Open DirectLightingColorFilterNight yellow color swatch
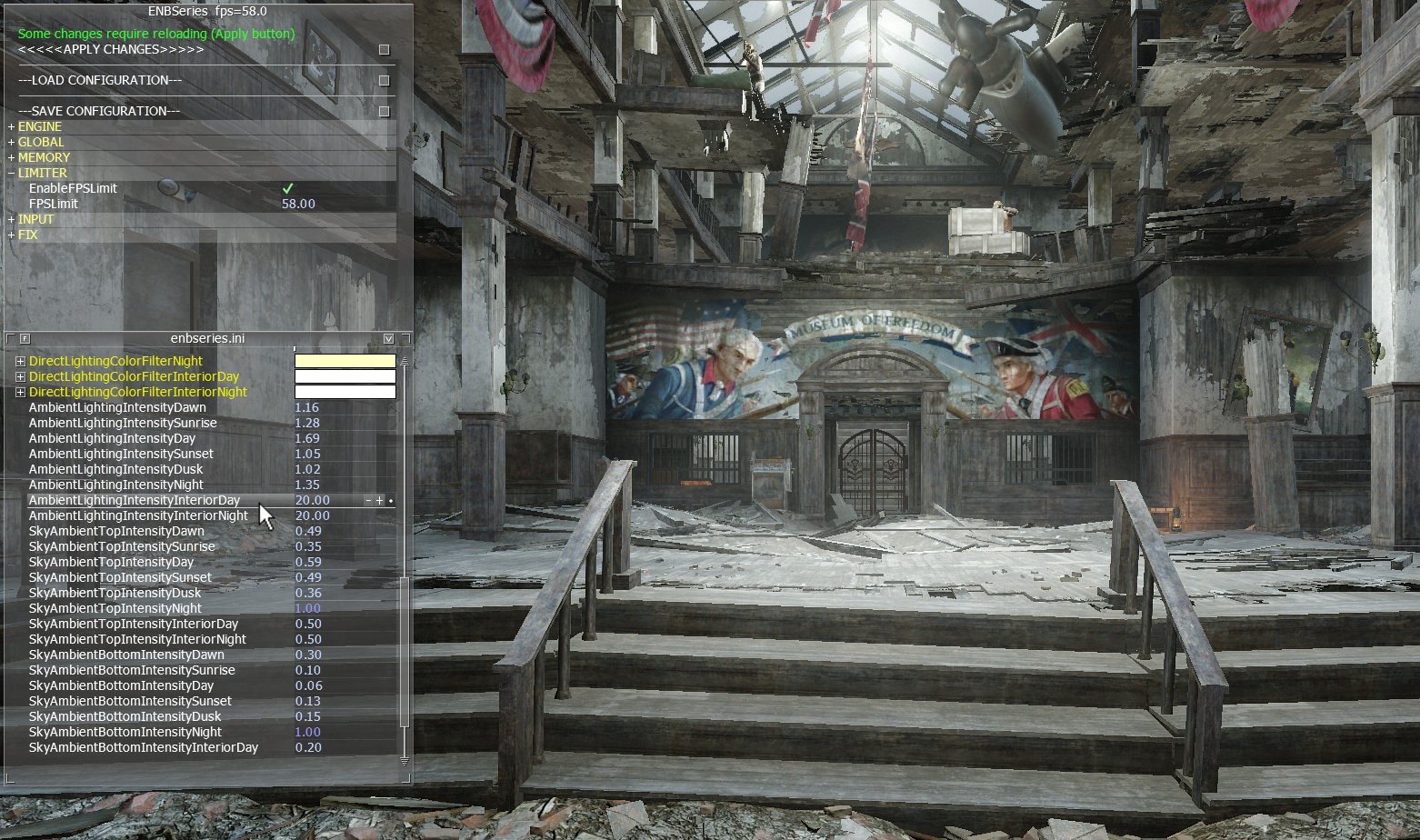Image resolution: width=1420 pixels, height=840 pixels. pyautogui.click(x=345, y=362)
